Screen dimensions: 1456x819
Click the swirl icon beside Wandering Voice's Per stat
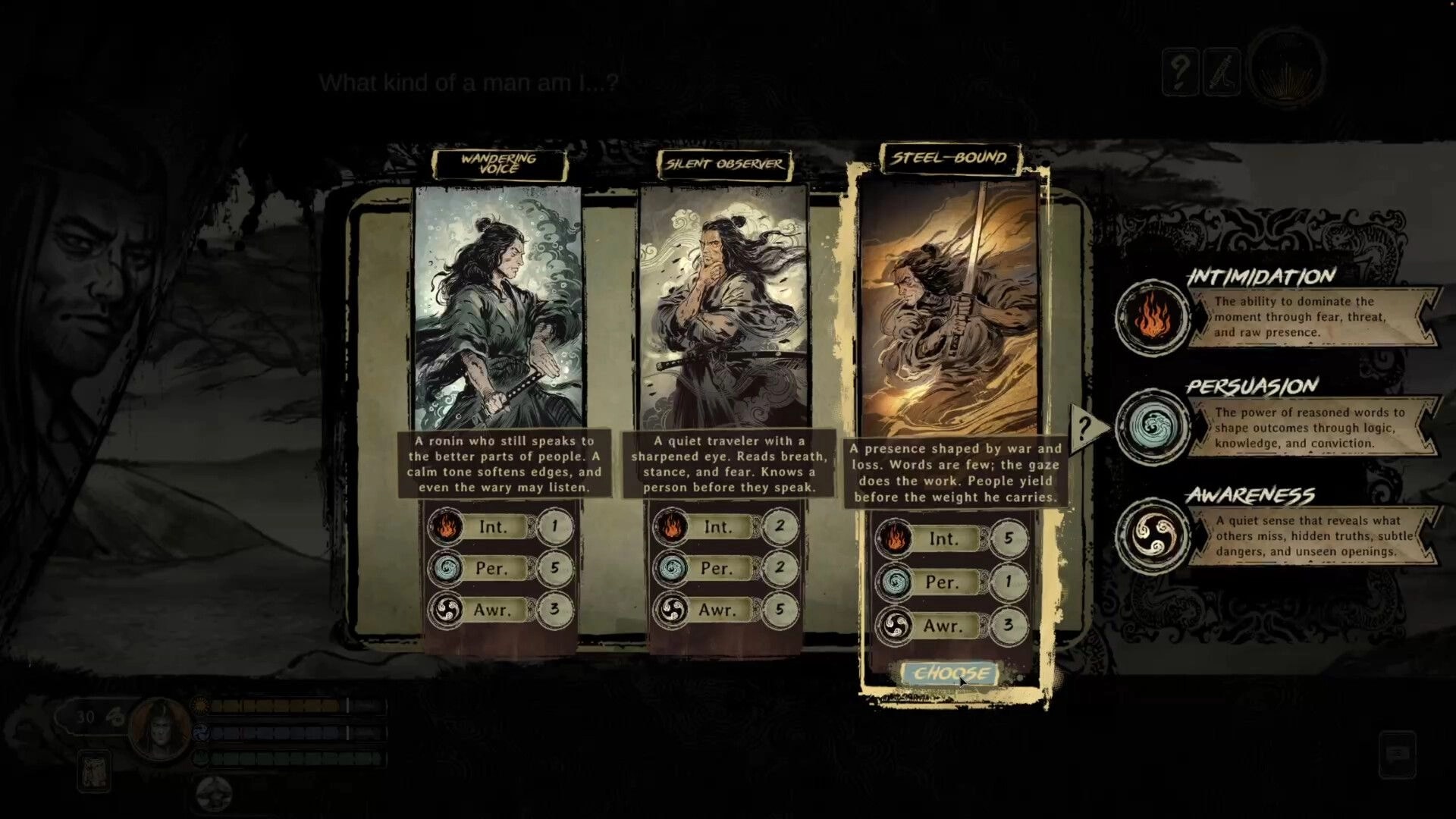coord(448,568)
